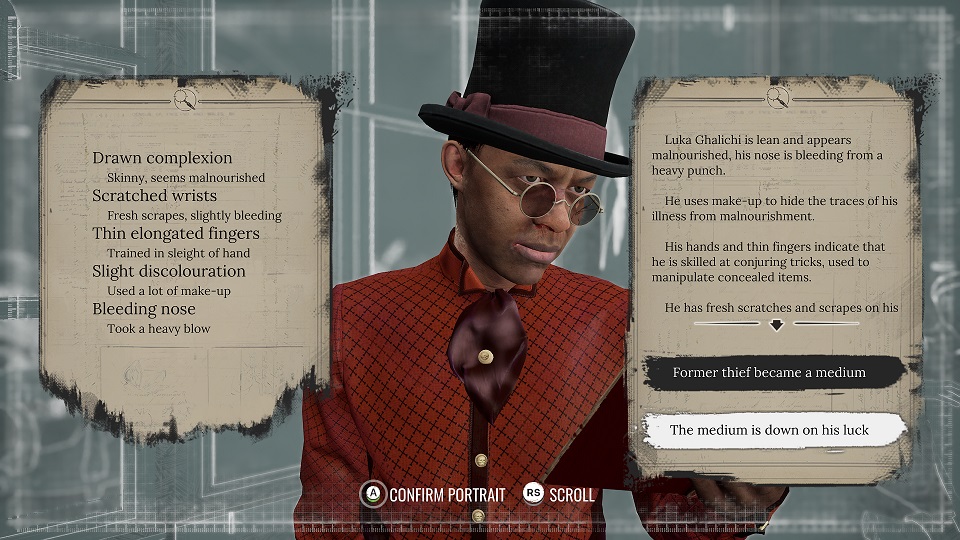The width and height of the screenshot is (960, 540).
Task: Click the down arrow under the portrait text
Action: point(776,325)
